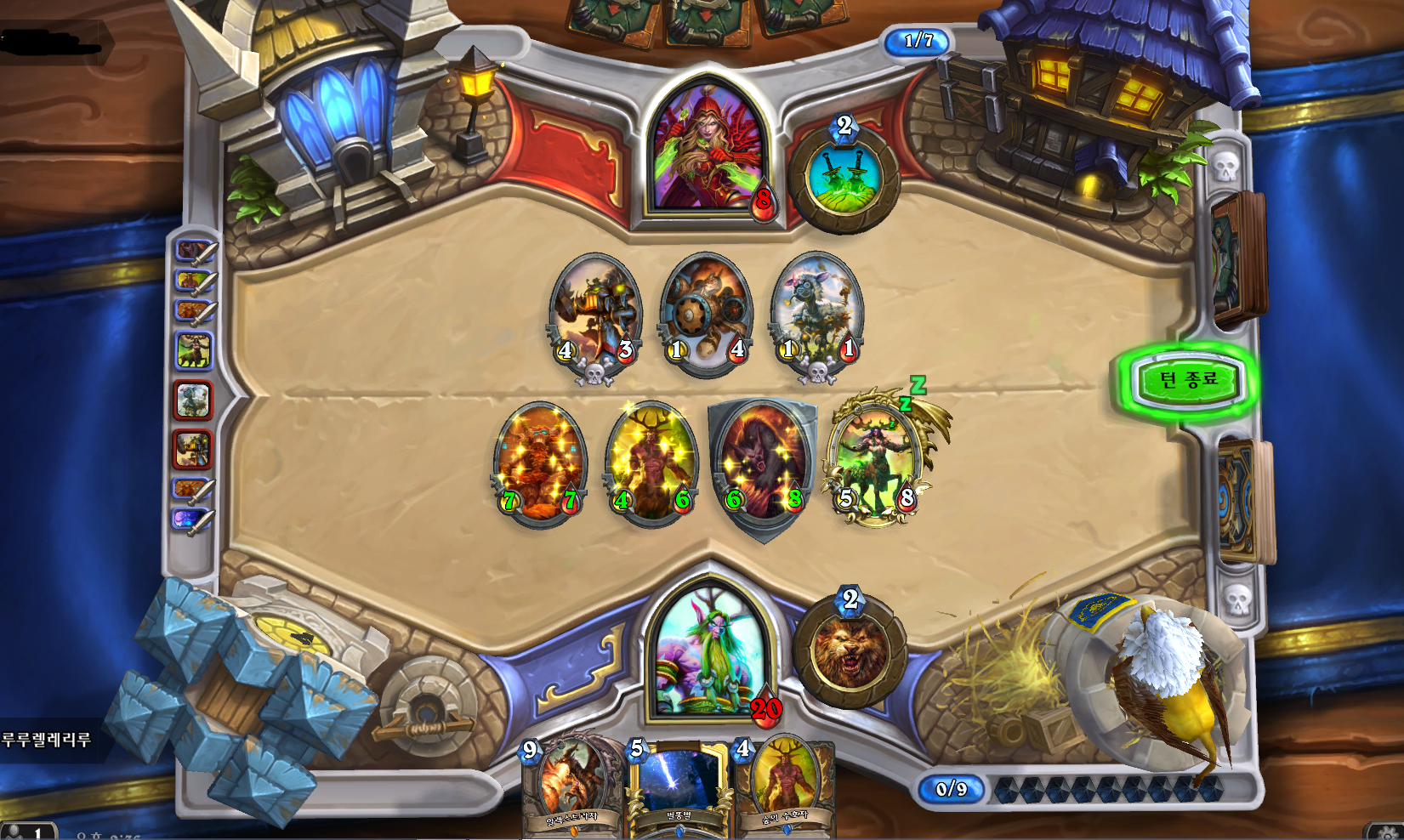View the sheep tile in the history bar
The height and width of the screenshot is (840, 1404).
coord(193,400)
